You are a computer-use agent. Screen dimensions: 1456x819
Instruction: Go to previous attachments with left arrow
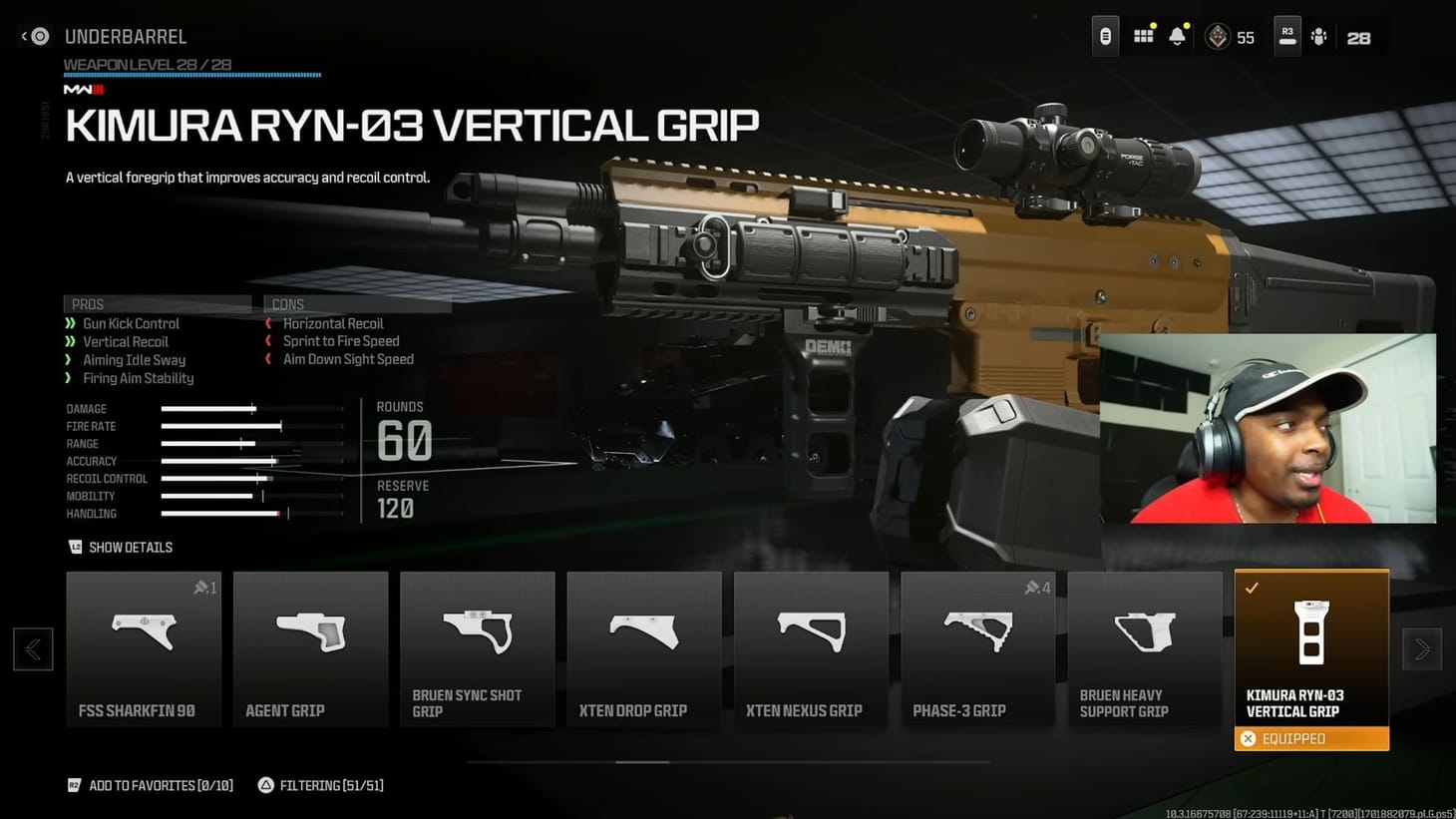(x=33, y=648)
